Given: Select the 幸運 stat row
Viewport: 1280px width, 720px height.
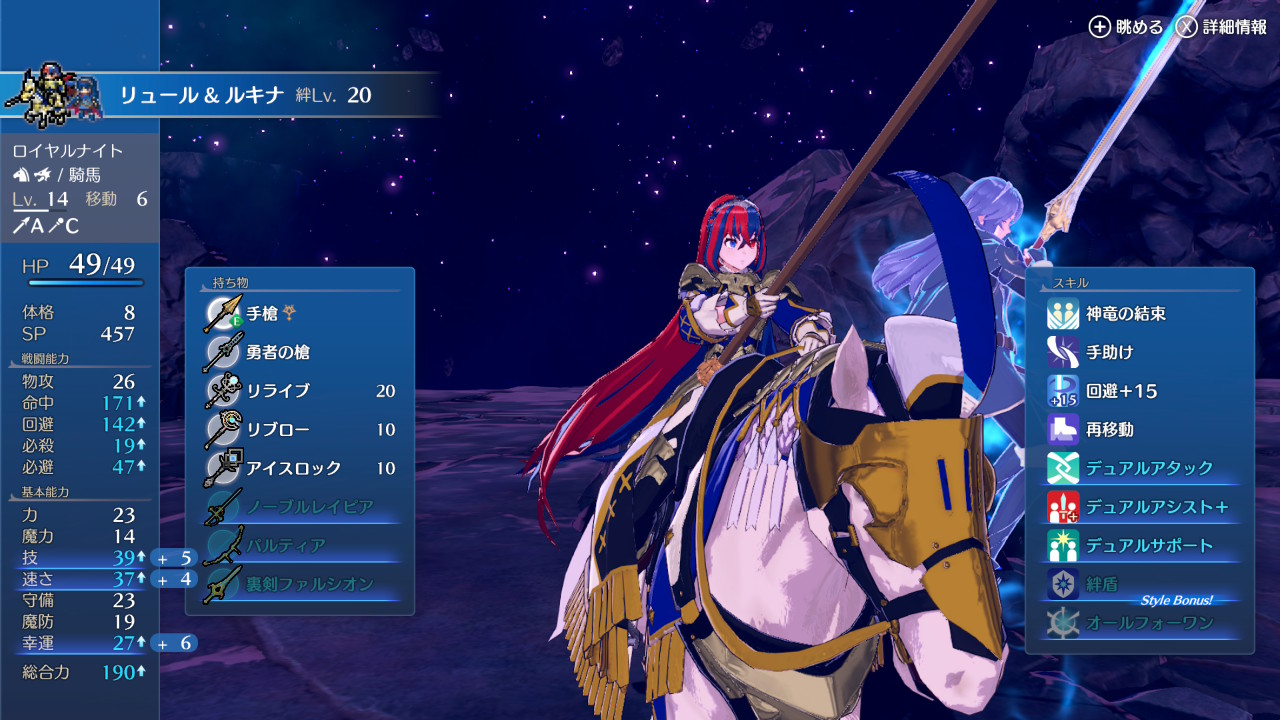Looking at the screenshot, I should coord(79,642).
